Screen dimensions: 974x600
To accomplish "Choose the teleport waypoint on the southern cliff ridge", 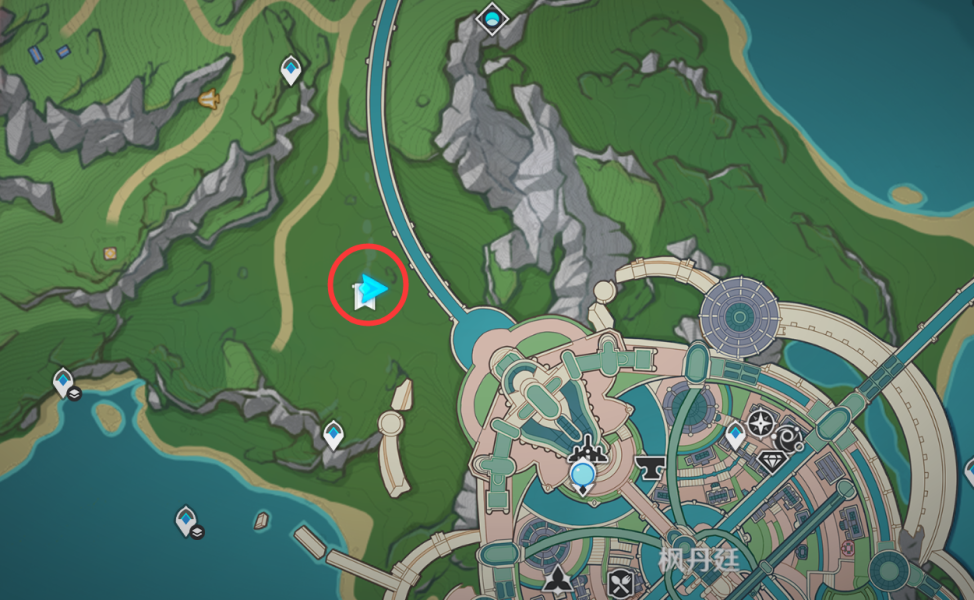I will click(333, 435).
